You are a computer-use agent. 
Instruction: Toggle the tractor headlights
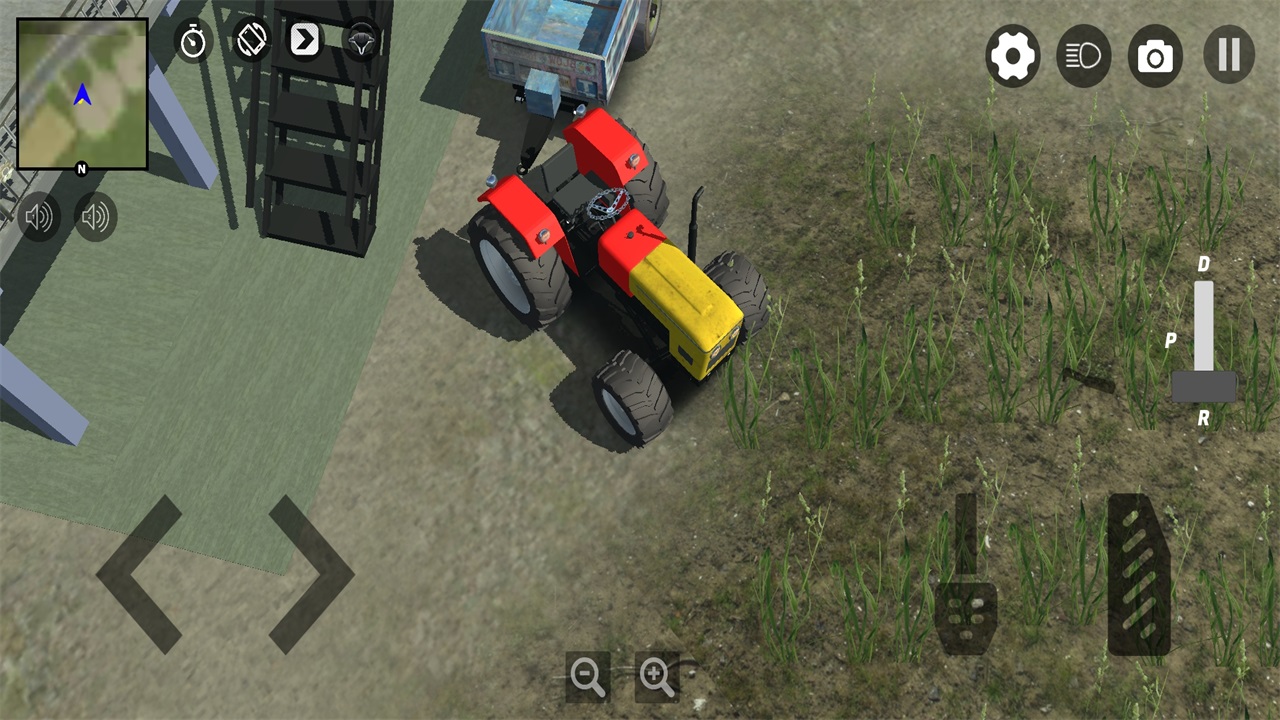tap(1083, 56)
